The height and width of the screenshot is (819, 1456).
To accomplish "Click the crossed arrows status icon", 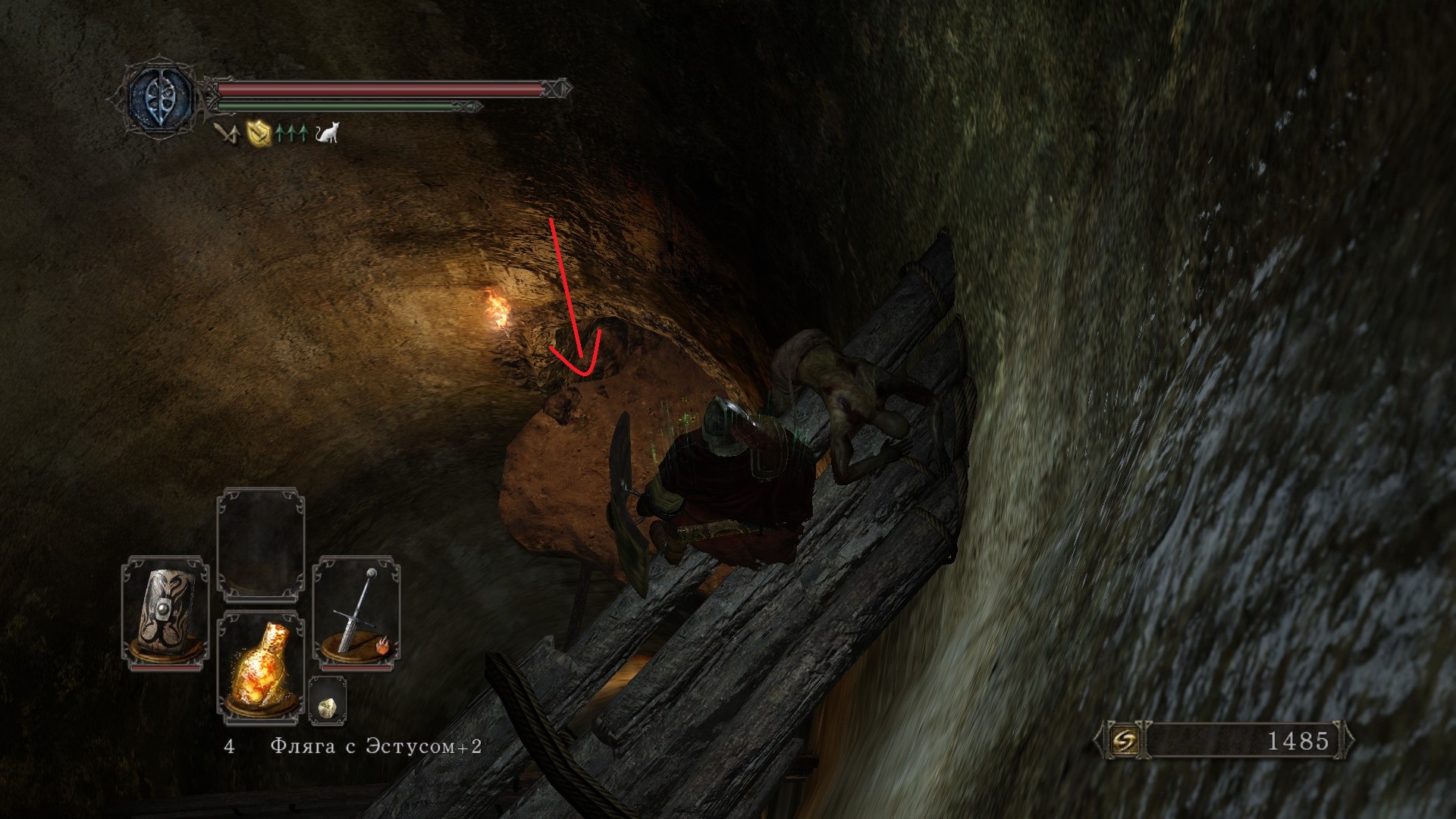I will [x=226, y=134].
